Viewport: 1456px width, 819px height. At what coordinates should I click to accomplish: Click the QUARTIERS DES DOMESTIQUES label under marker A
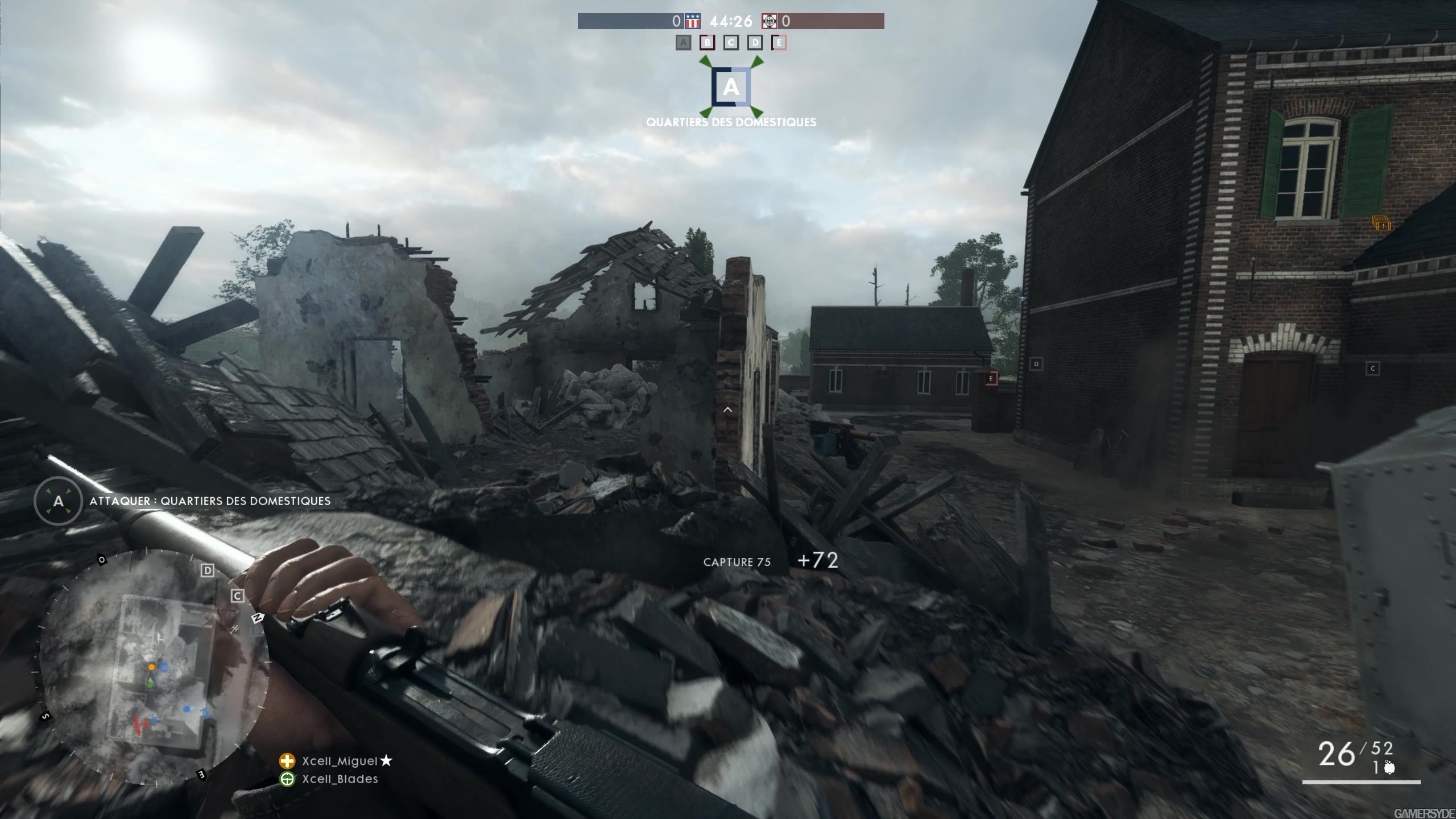731,121
